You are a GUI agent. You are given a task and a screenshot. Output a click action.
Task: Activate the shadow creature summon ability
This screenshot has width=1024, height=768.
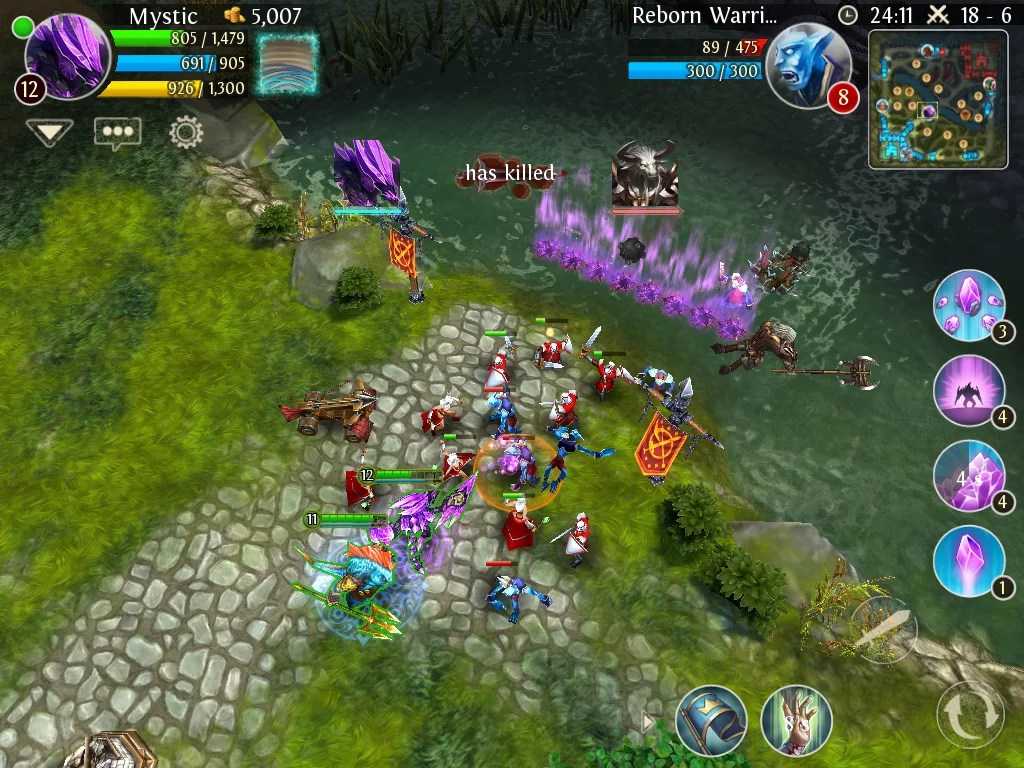point(969,391)
